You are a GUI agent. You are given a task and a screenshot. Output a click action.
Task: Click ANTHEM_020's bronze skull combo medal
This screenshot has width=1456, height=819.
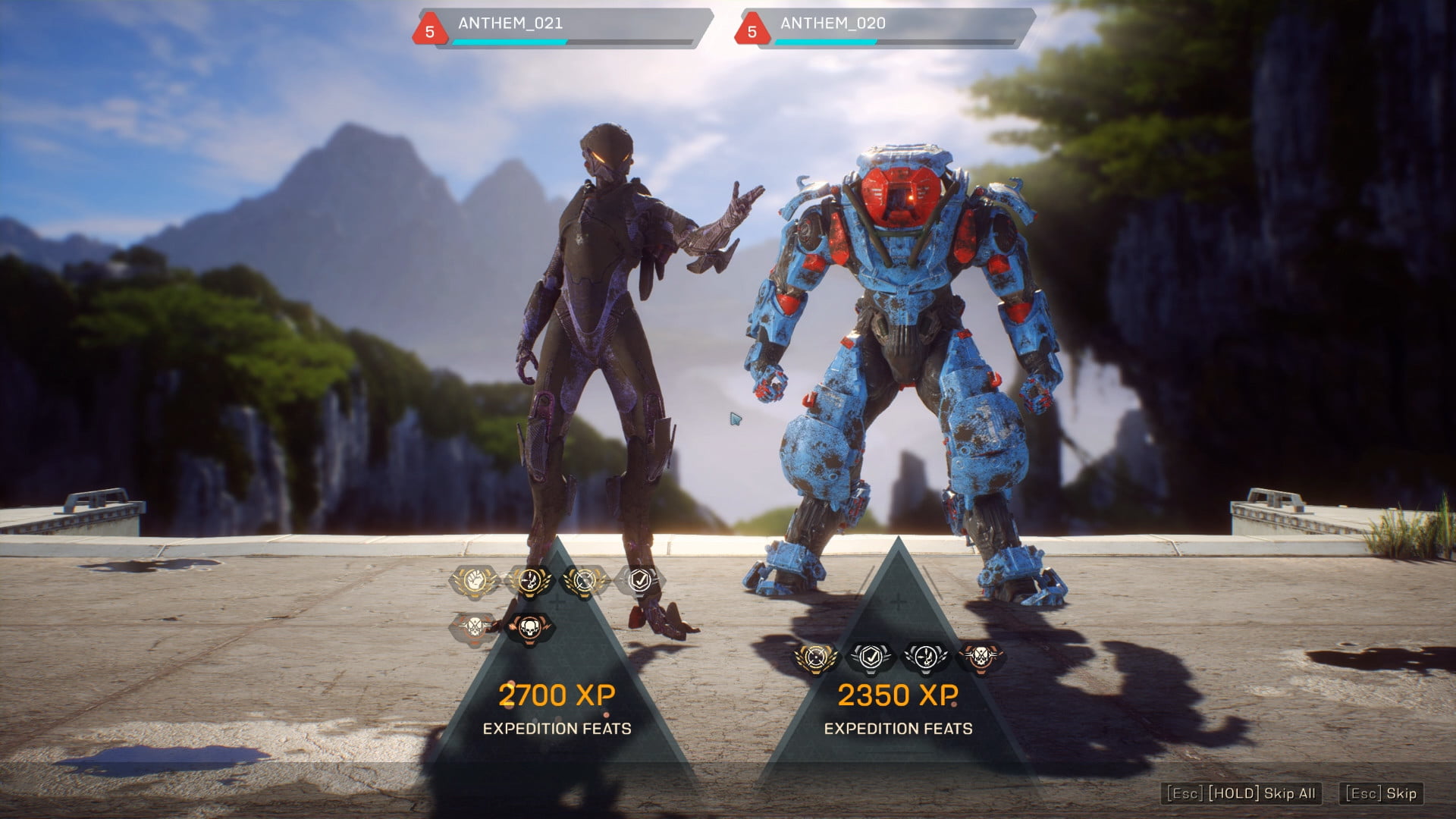980,657
